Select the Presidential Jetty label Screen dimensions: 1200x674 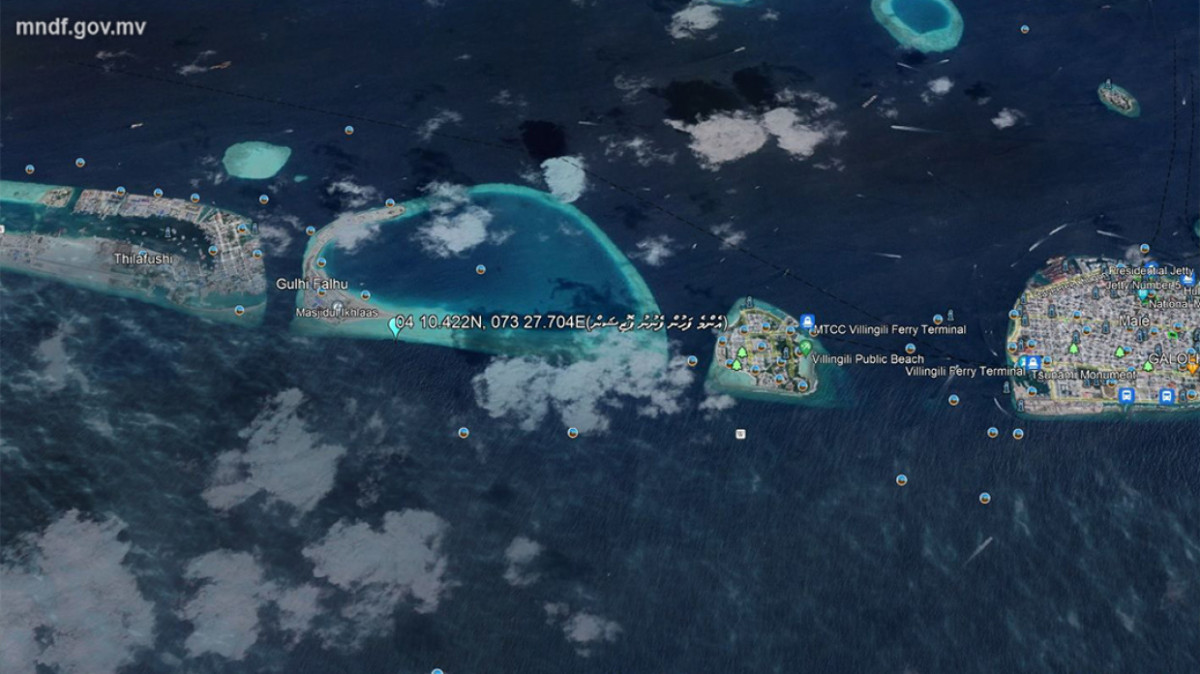tap(1150, 271)
